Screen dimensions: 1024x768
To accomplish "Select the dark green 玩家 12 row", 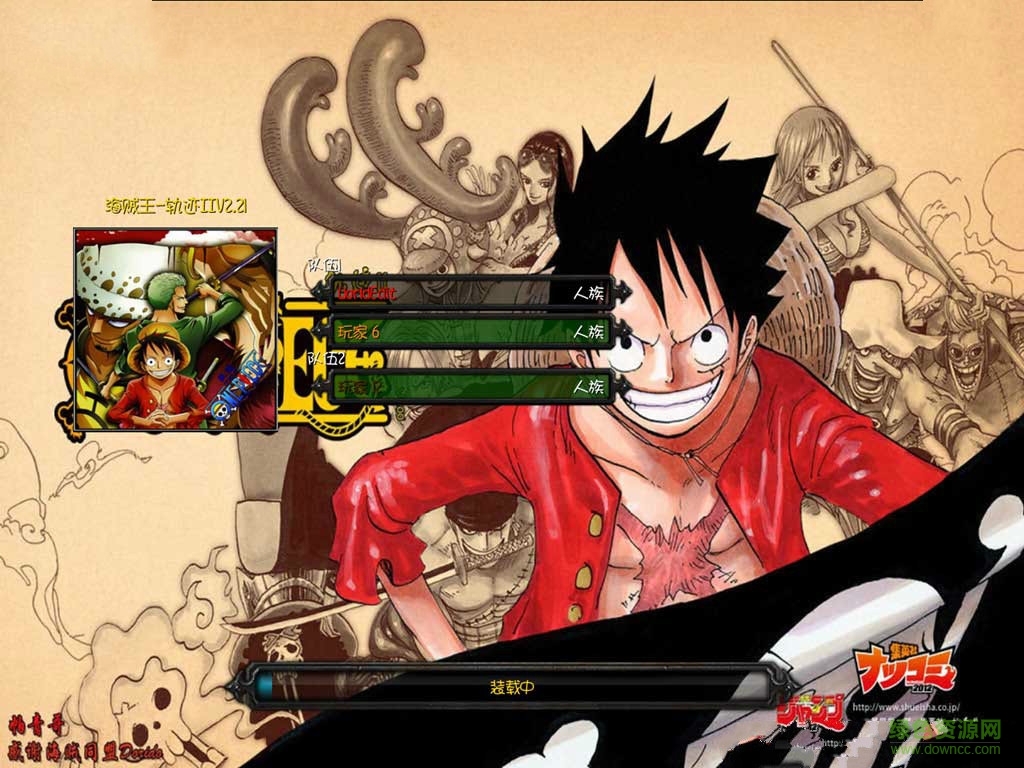I will click(x=470, y=385).
